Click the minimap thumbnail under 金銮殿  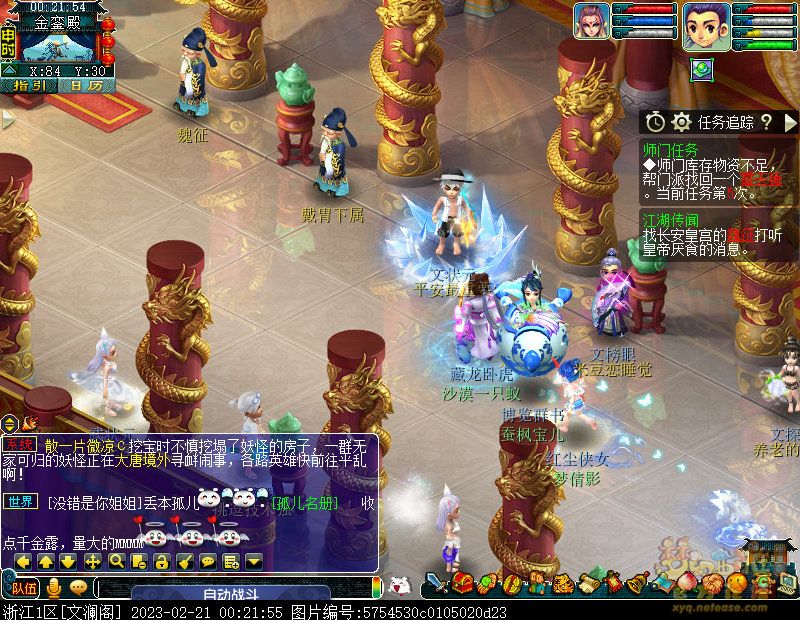pos(58,46)
